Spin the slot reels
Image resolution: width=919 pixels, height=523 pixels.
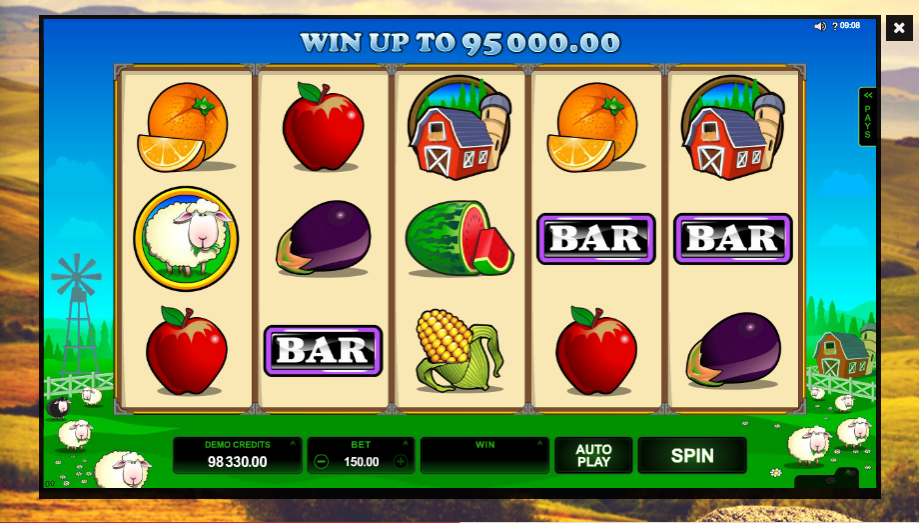click(x=692, y=456)
